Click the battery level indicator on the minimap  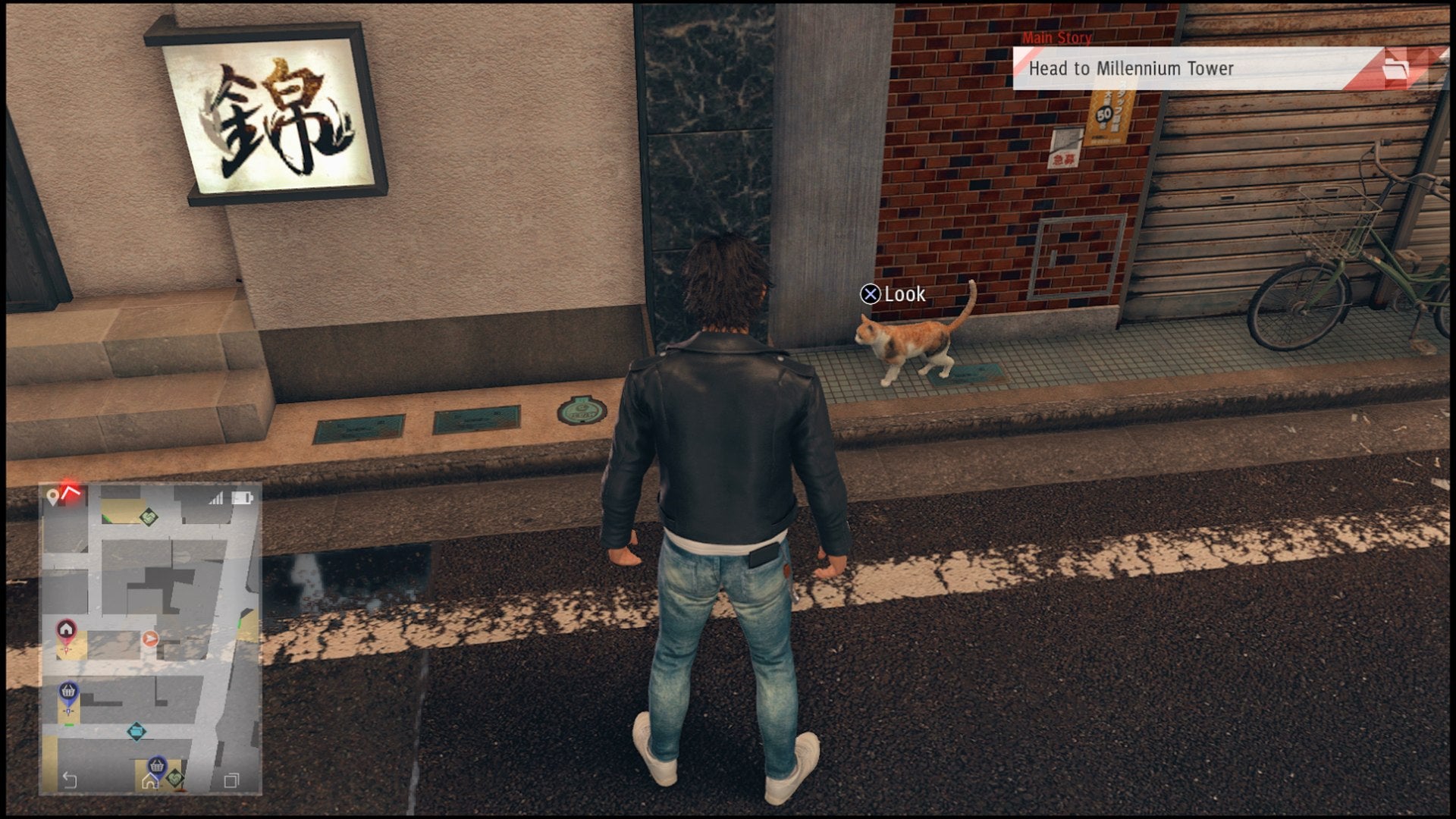click(241, 497)
